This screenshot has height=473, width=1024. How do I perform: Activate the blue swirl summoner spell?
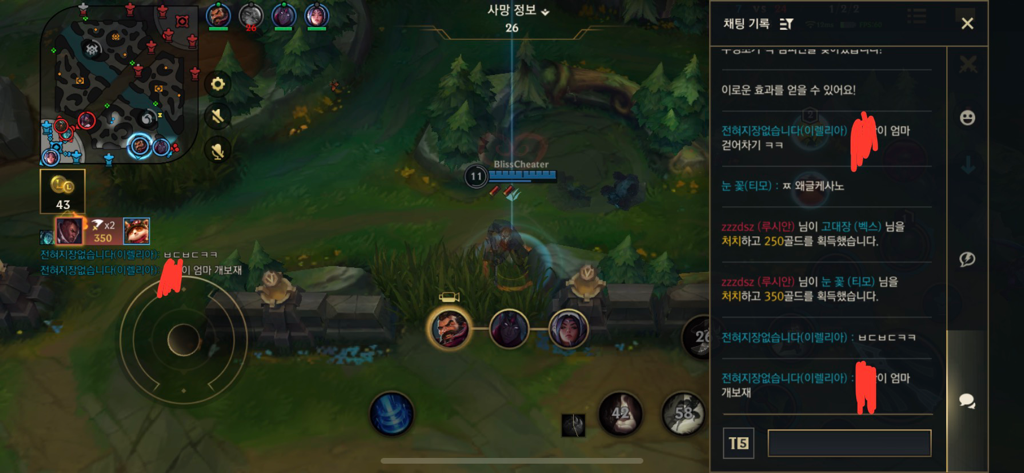[392, 413]
